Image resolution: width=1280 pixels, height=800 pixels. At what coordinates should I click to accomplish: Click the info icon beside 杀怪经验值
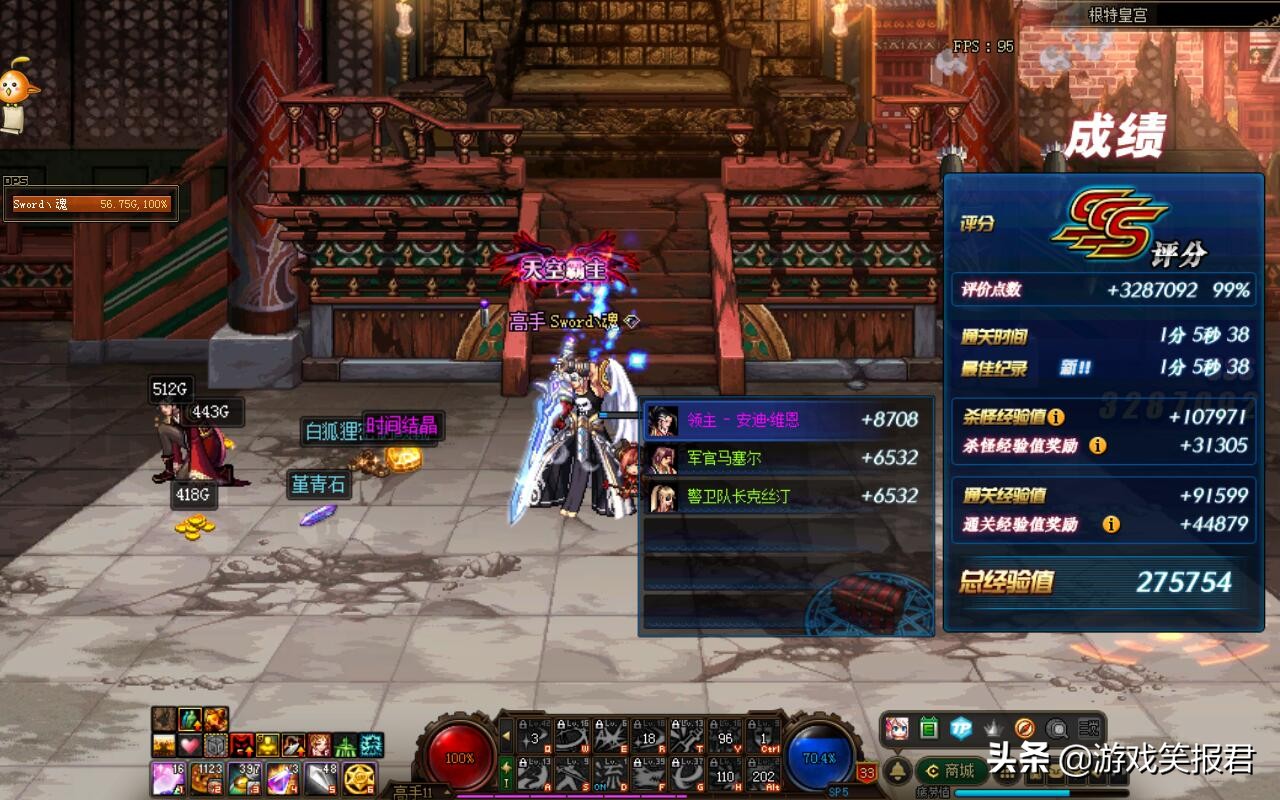click(x=1055, y=417)
